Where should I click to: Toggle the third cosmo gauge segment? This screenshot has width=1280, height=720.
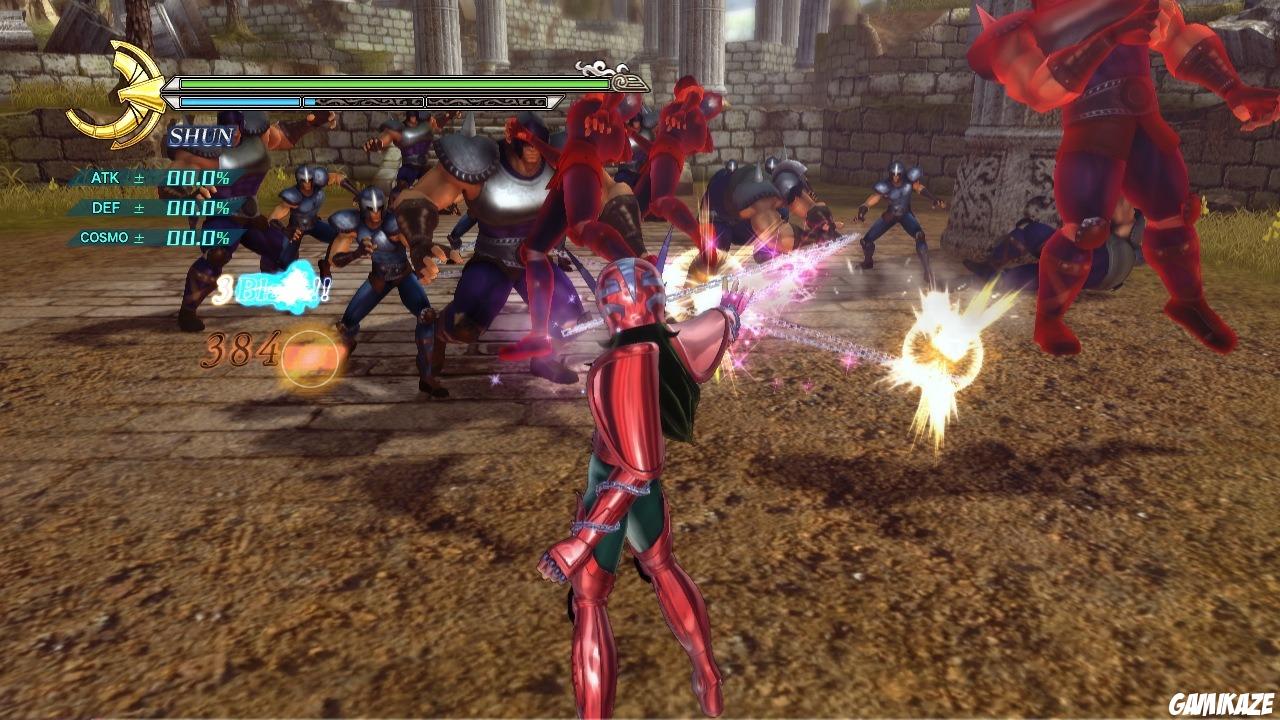point(492,102)
